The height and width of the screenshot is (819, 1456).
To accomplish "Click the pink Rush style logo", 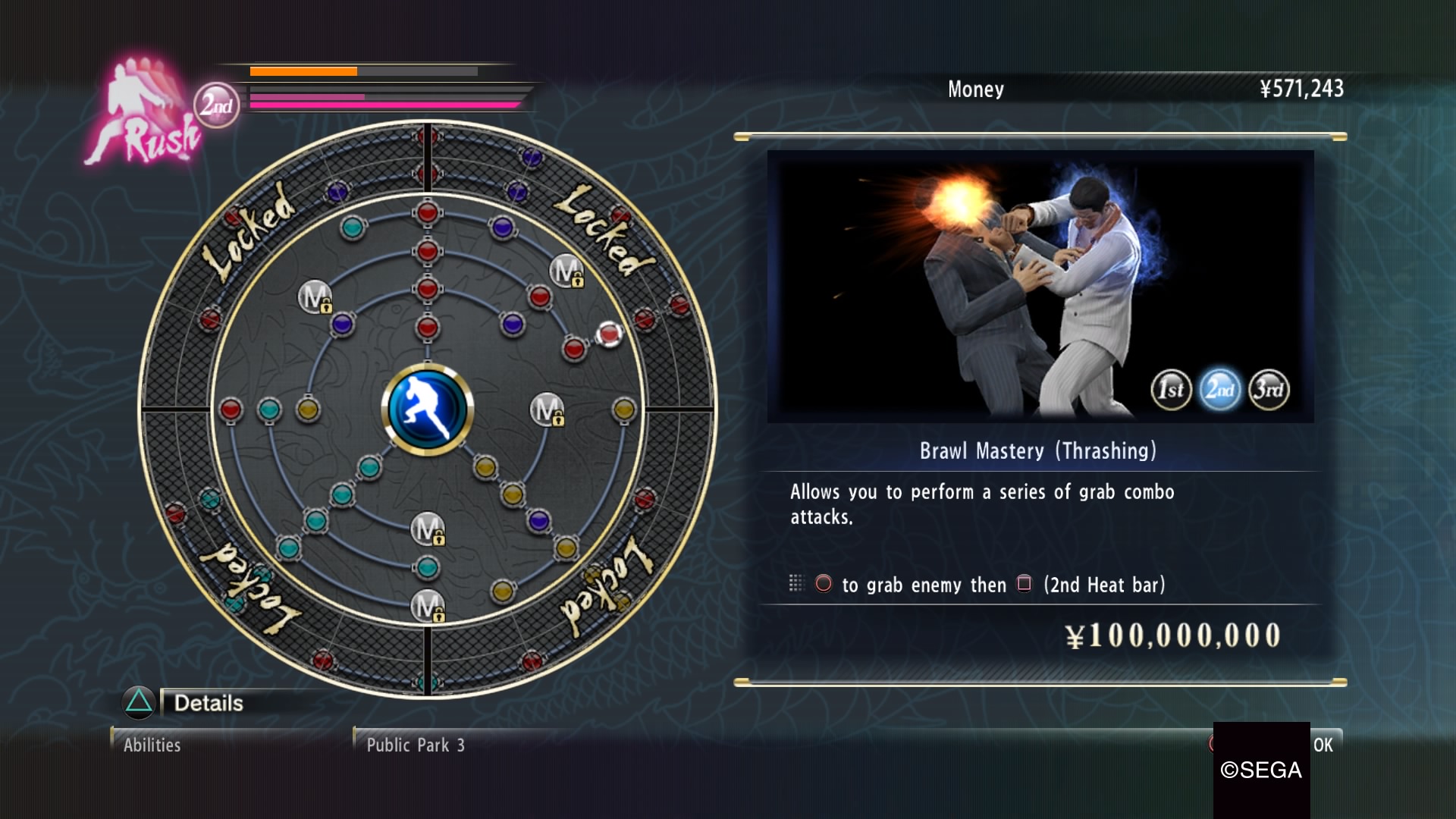I will point(146,114).
